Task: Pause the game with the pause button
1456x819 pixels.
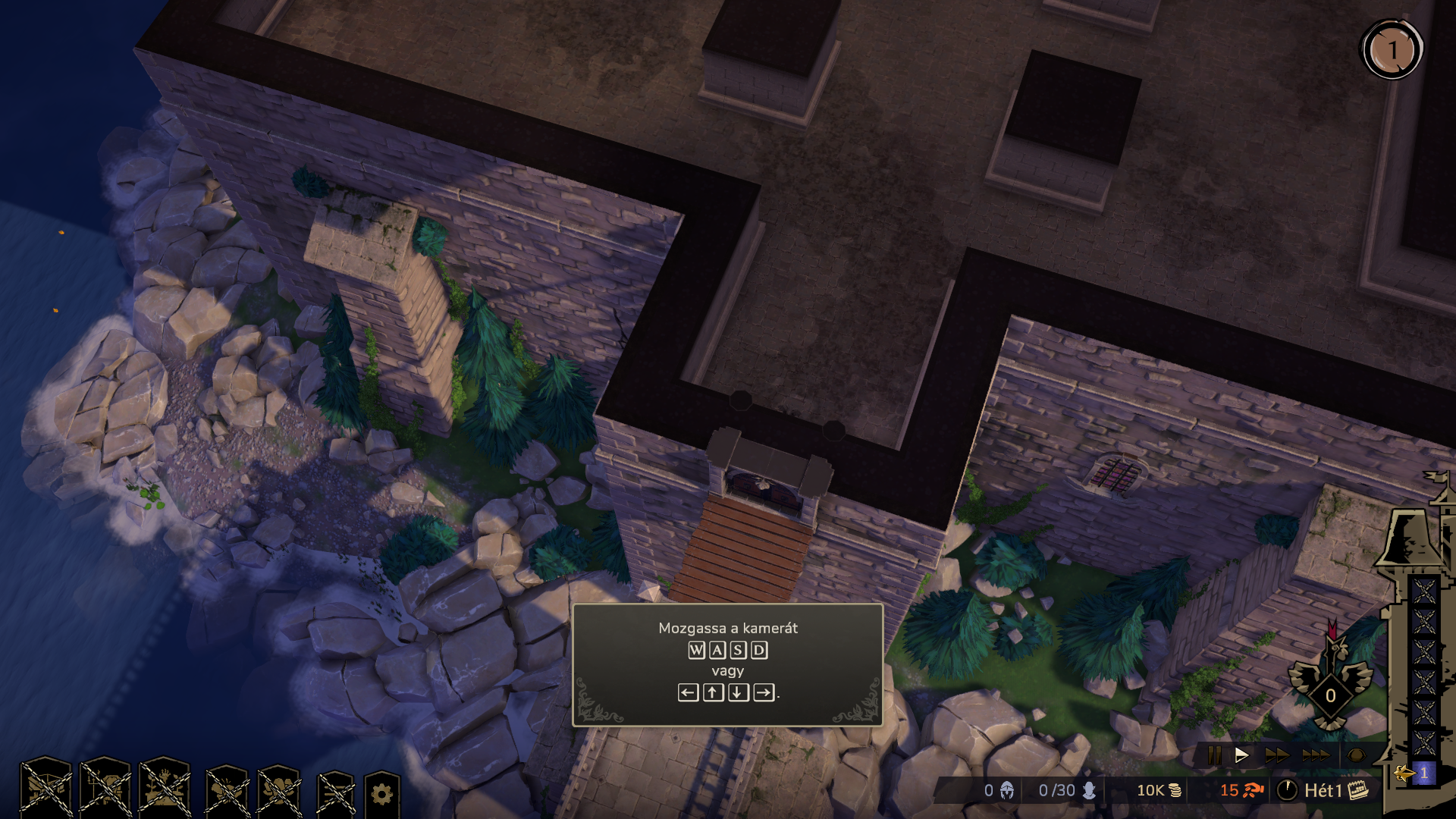Action: point(1214,755)
